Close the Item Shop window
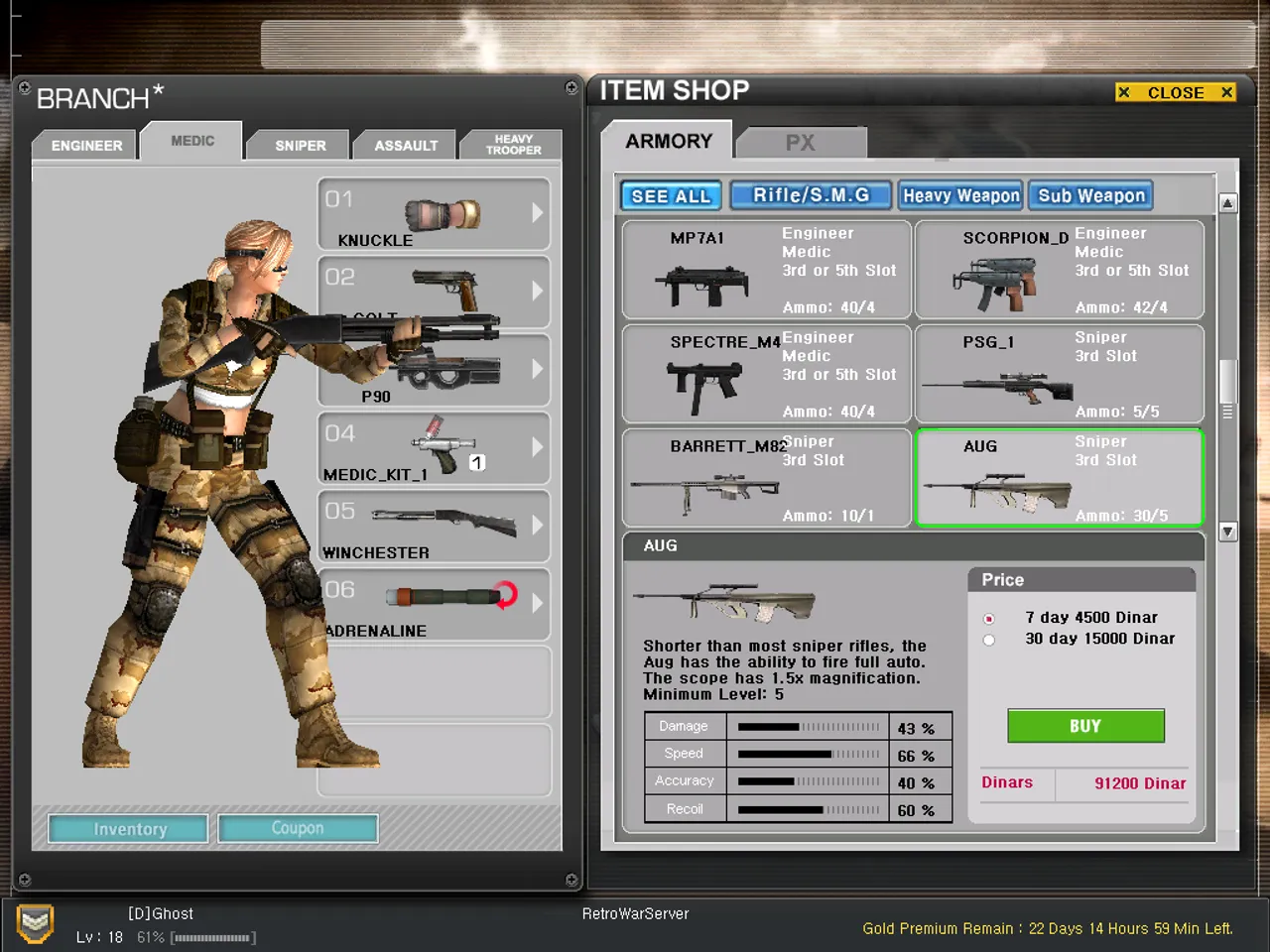The height and width of the screenshot is (952, 1270). pyautogui.click(x=1175, y=92)
